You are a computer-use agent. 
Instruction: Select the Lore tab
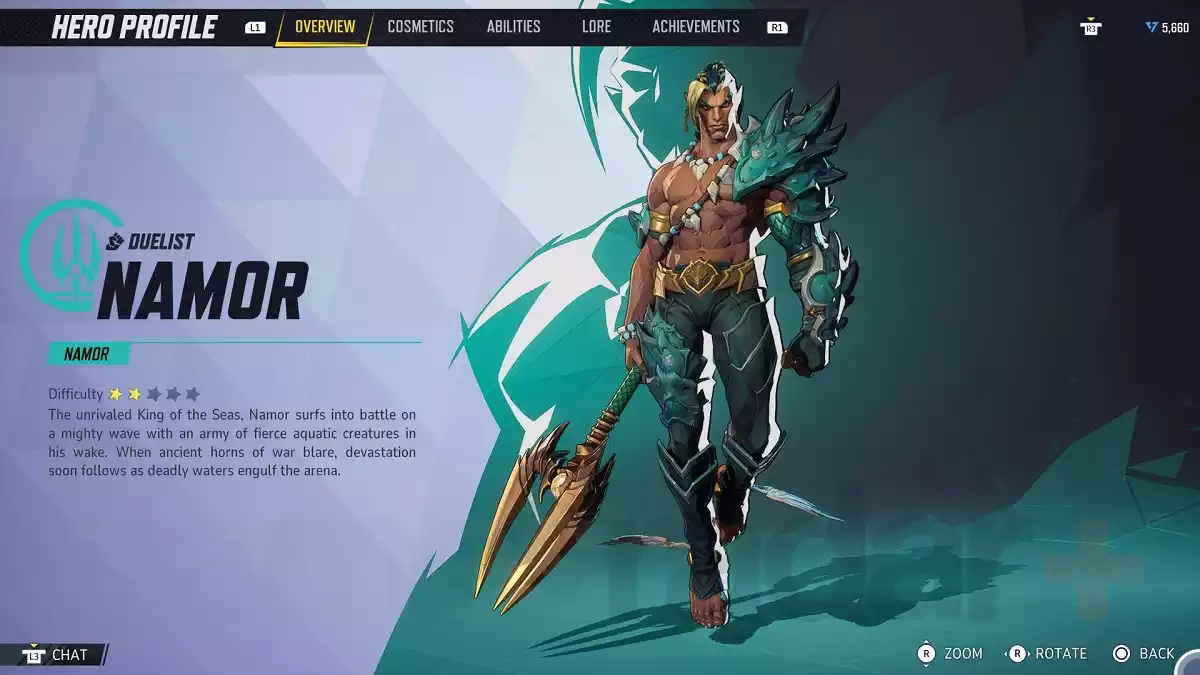(x=596, y=27)
